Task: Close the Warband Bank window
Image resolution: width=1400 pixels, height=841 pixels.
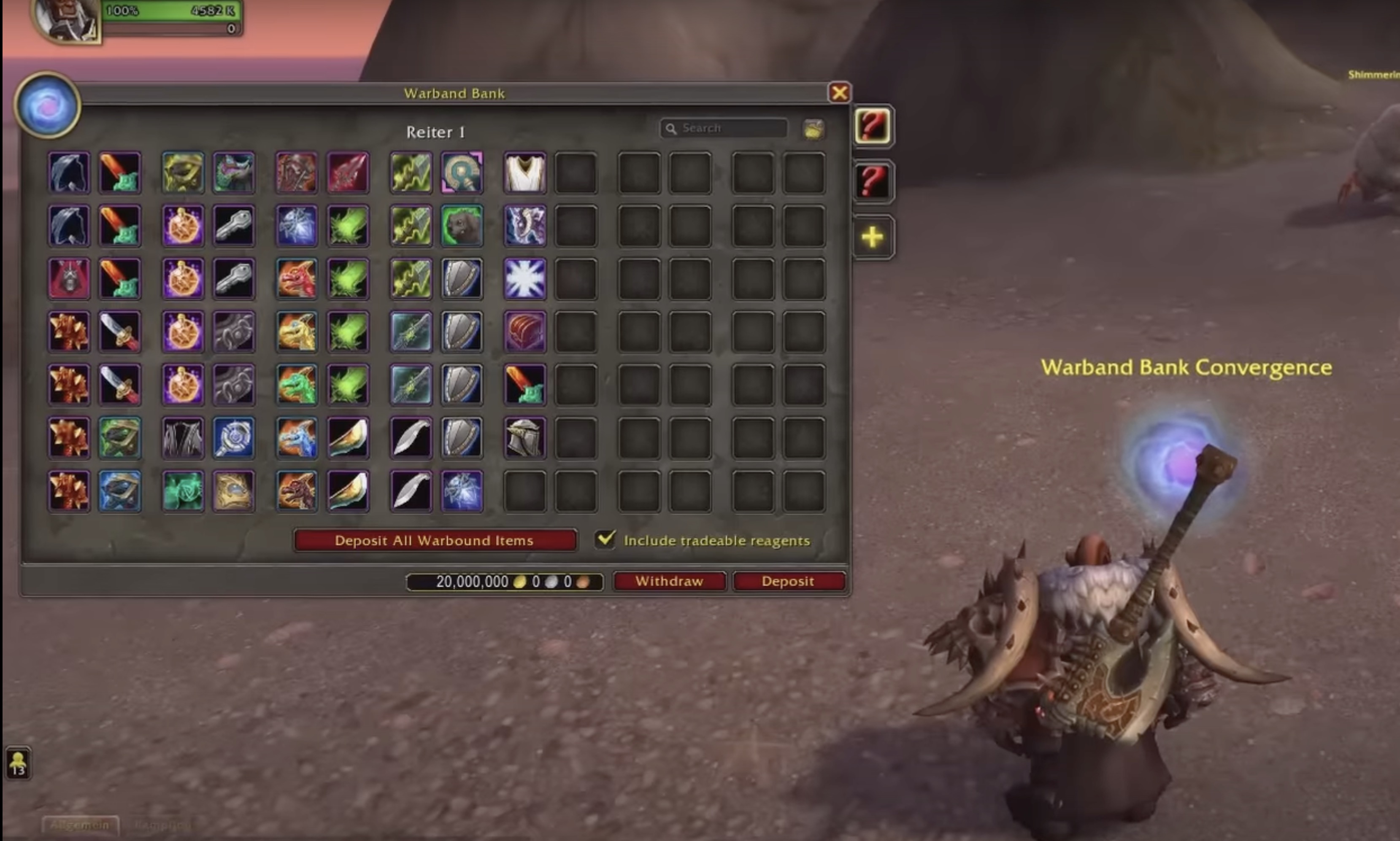Action: [x=839, y=92]
